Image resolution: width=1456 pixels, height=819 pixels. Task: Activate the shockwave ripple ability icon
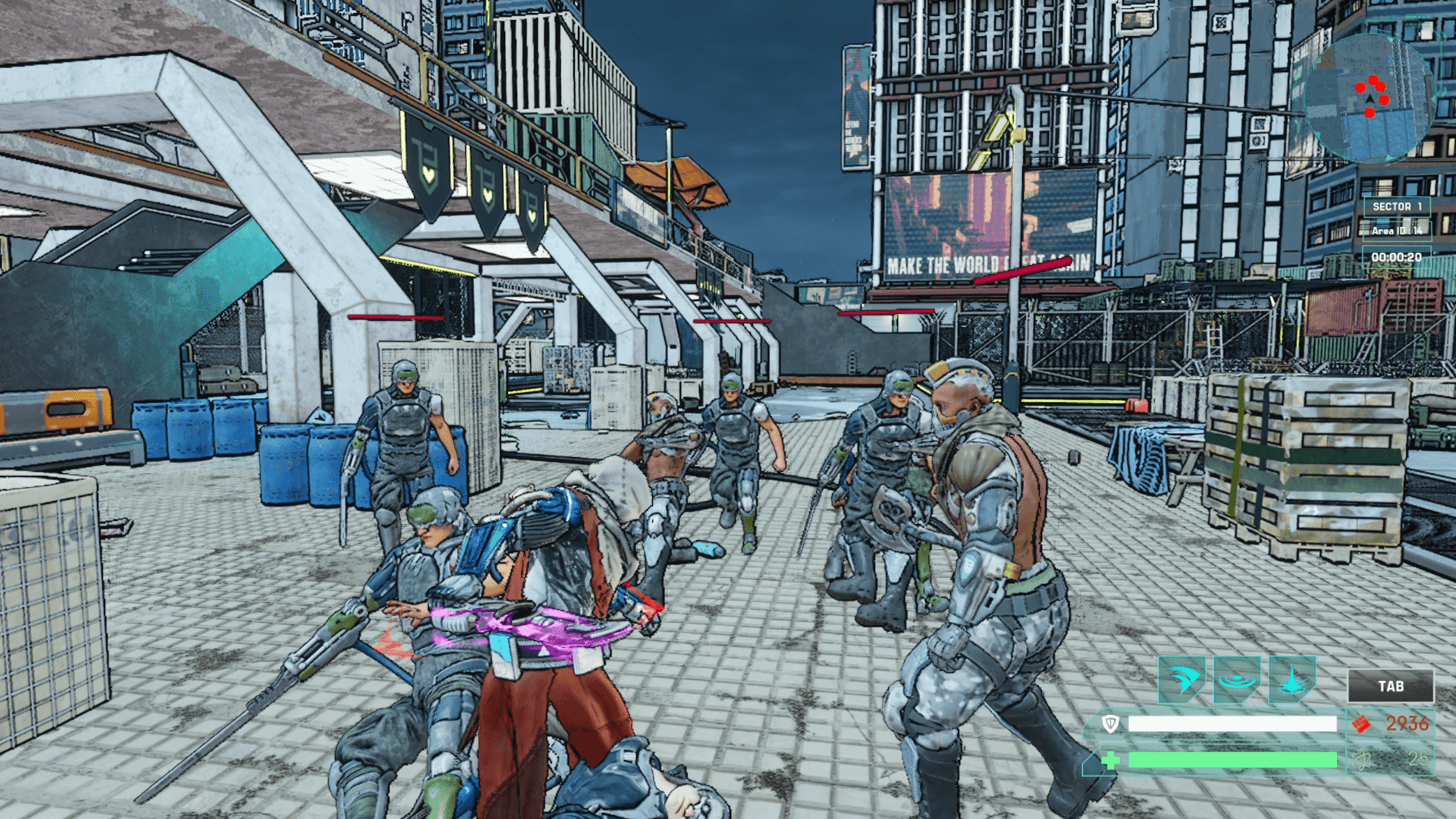point(1237,679)
